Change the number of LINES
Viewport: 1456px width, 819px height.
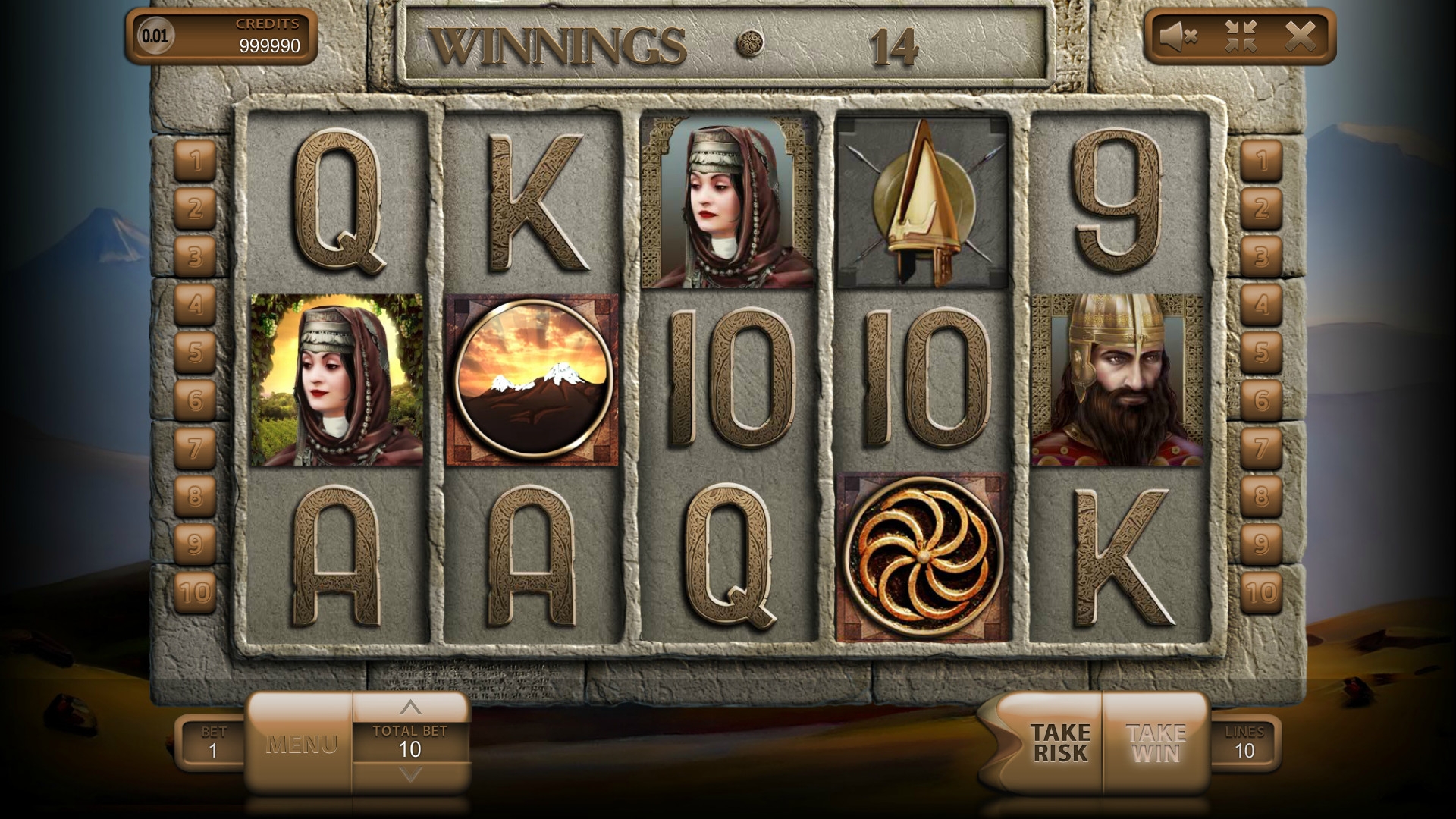tap(1244, 743)
